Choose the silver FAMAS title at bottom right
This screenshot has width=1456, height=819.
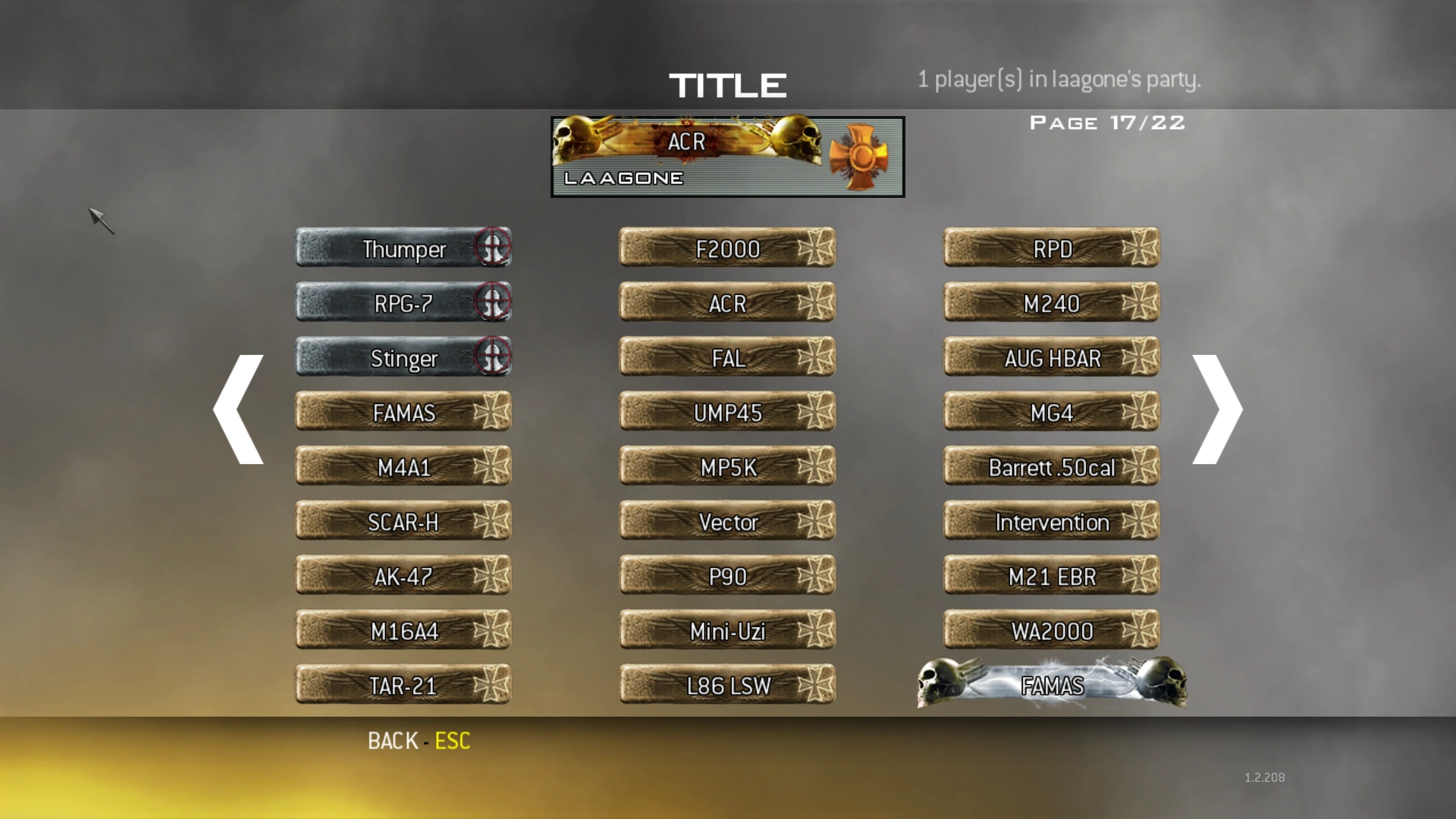pos(1051,683)
